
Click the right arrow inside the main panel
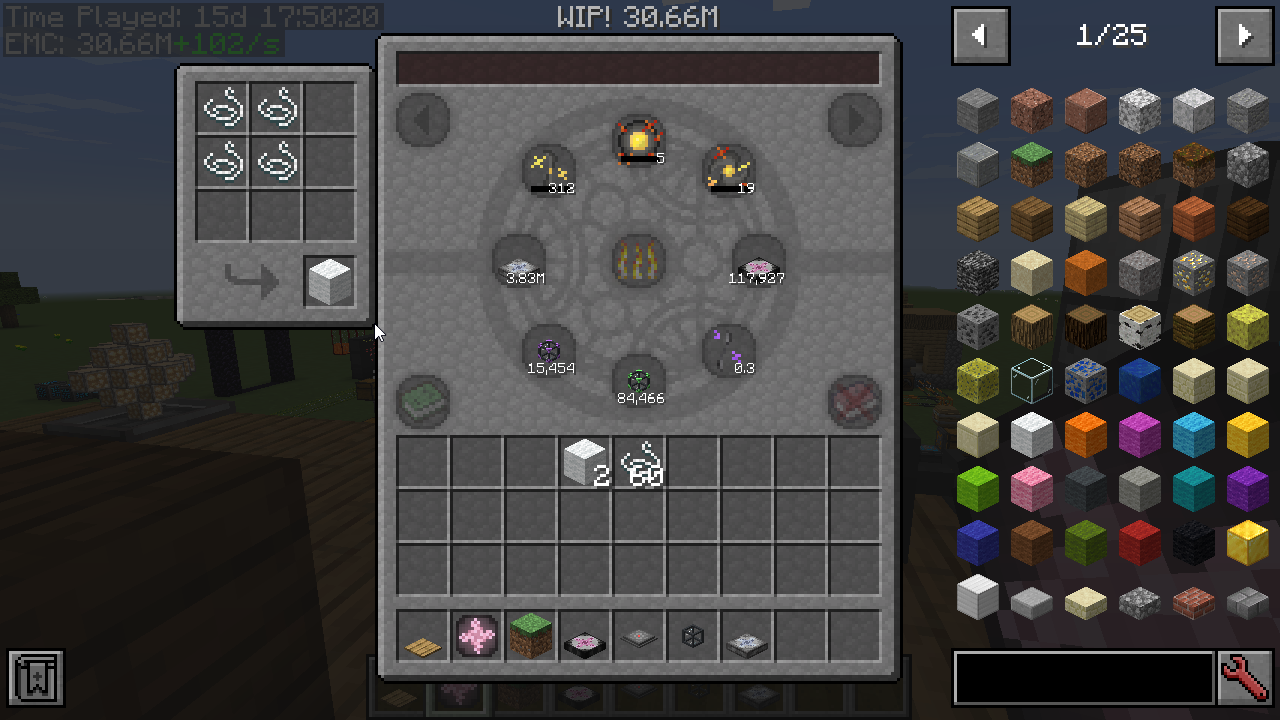[x=855, y=120]
